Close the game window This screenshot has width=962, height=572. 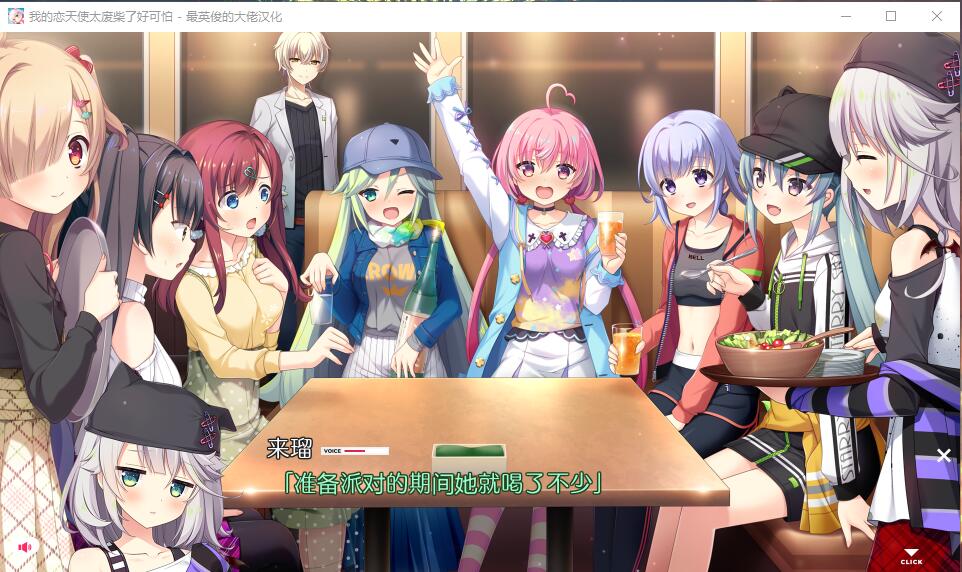pos(937,16)
